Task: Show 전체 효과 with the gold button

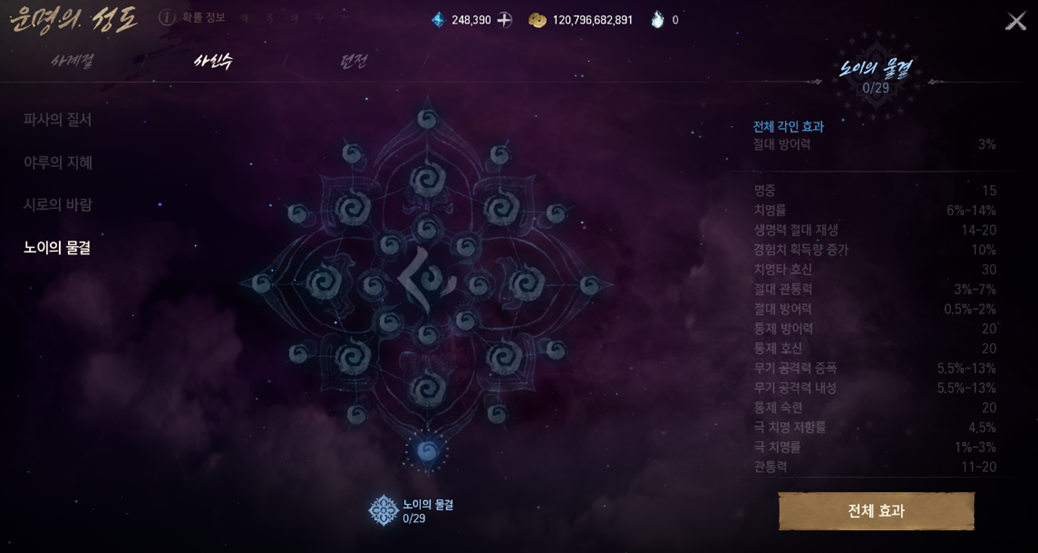Action: point(876,511)
